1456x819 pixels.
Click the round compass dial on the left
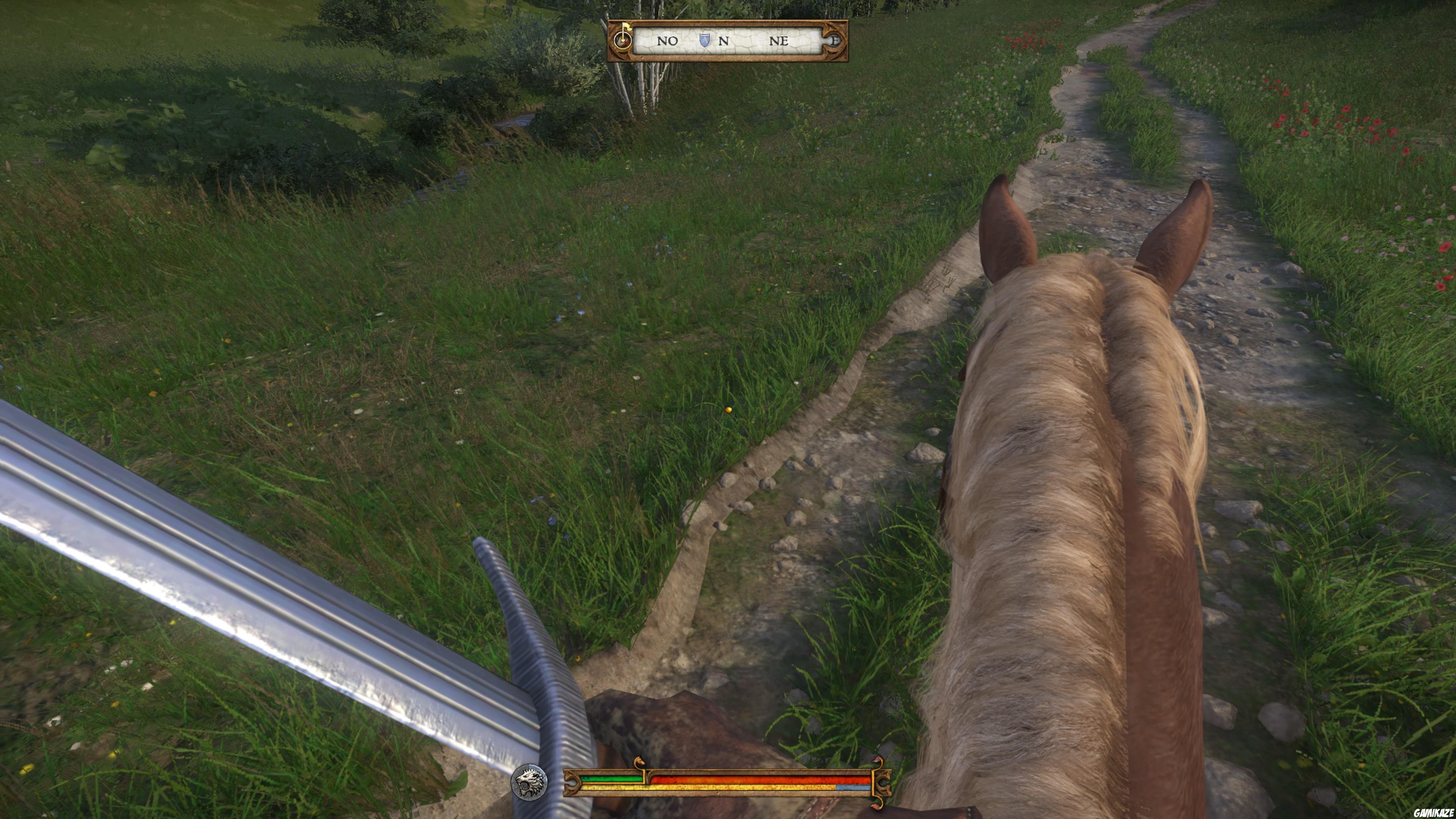(622, 41)
